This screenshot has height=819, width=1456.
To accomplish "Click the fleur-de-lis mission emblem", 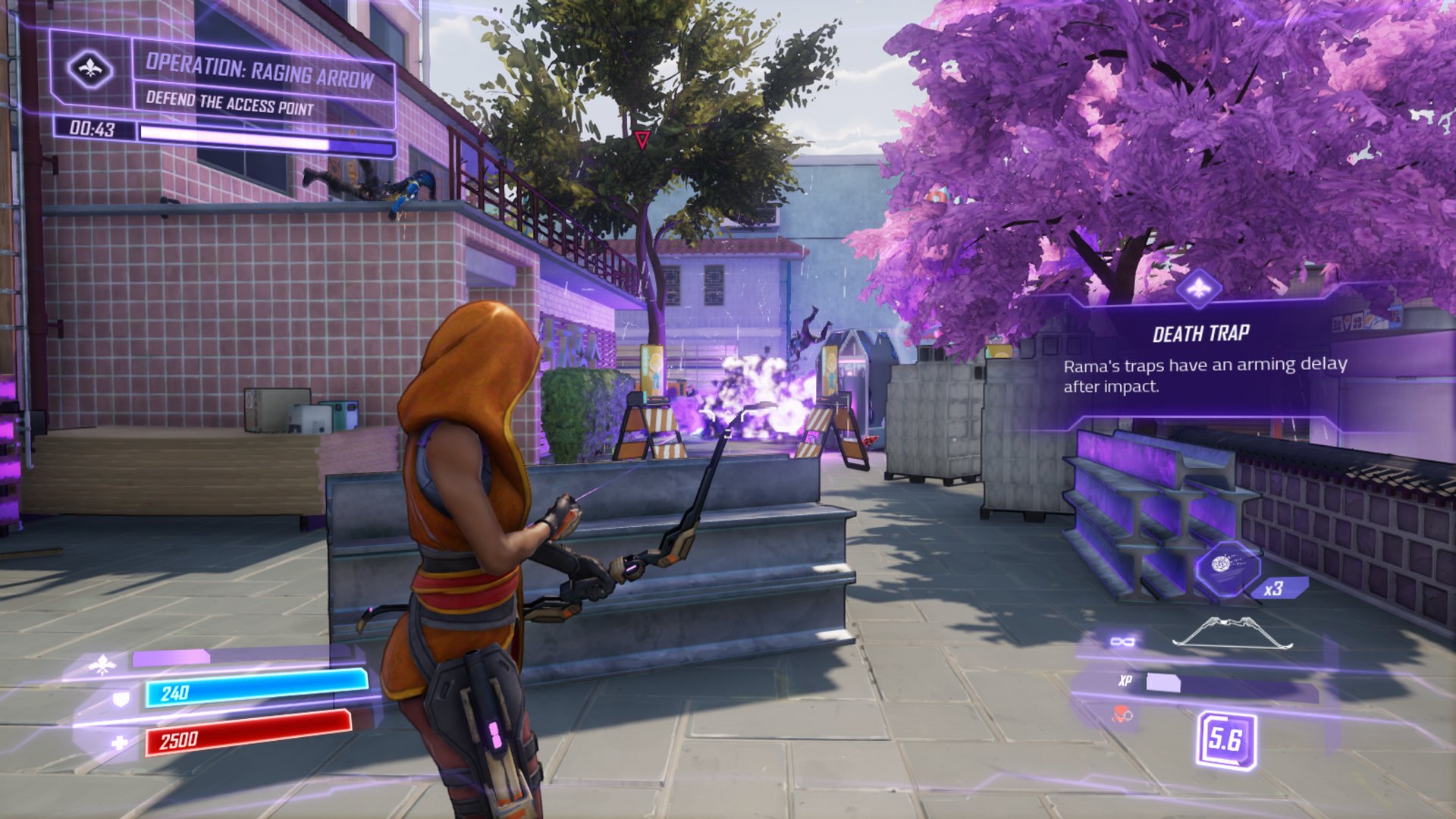I will 90,69.
